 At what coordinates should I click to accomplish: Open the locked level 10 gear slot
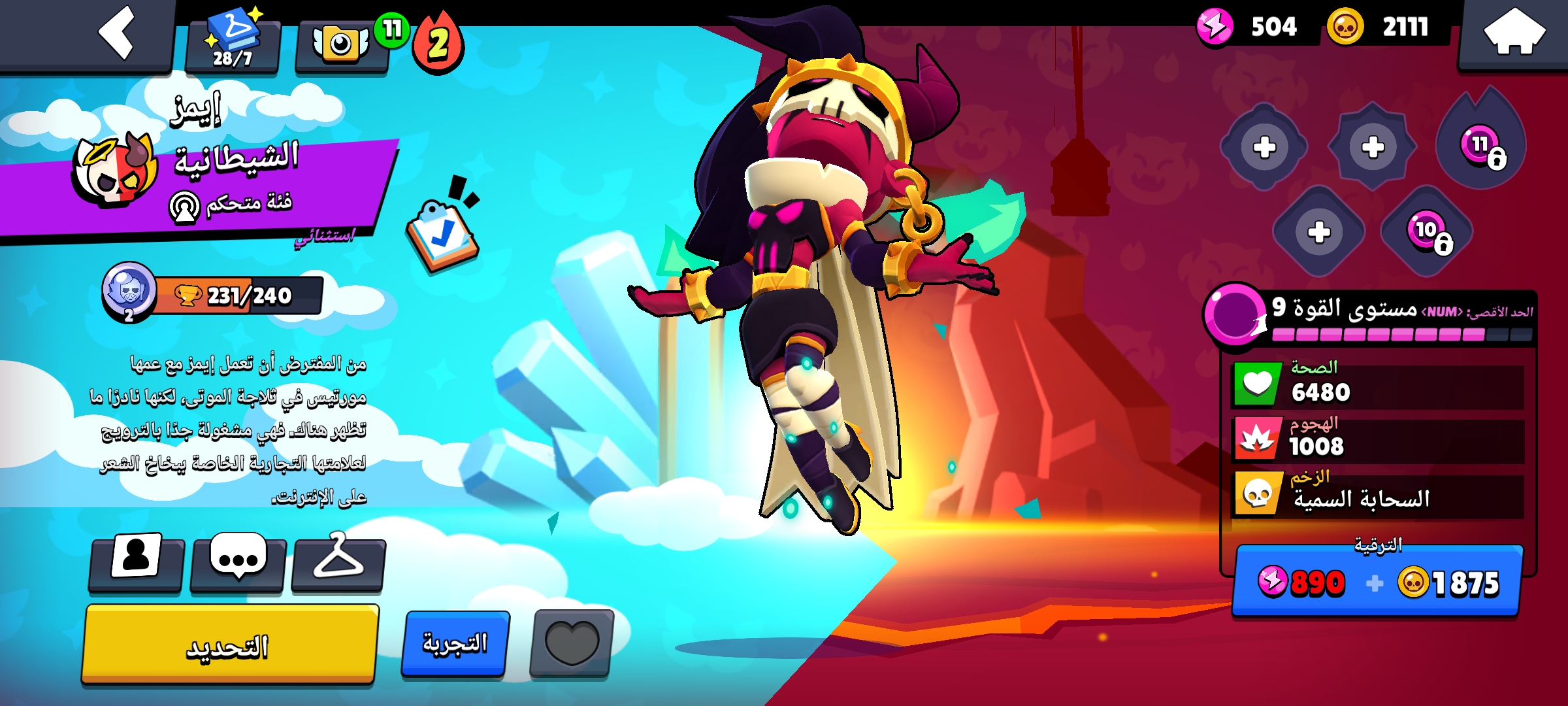(x=1428, y=232)
